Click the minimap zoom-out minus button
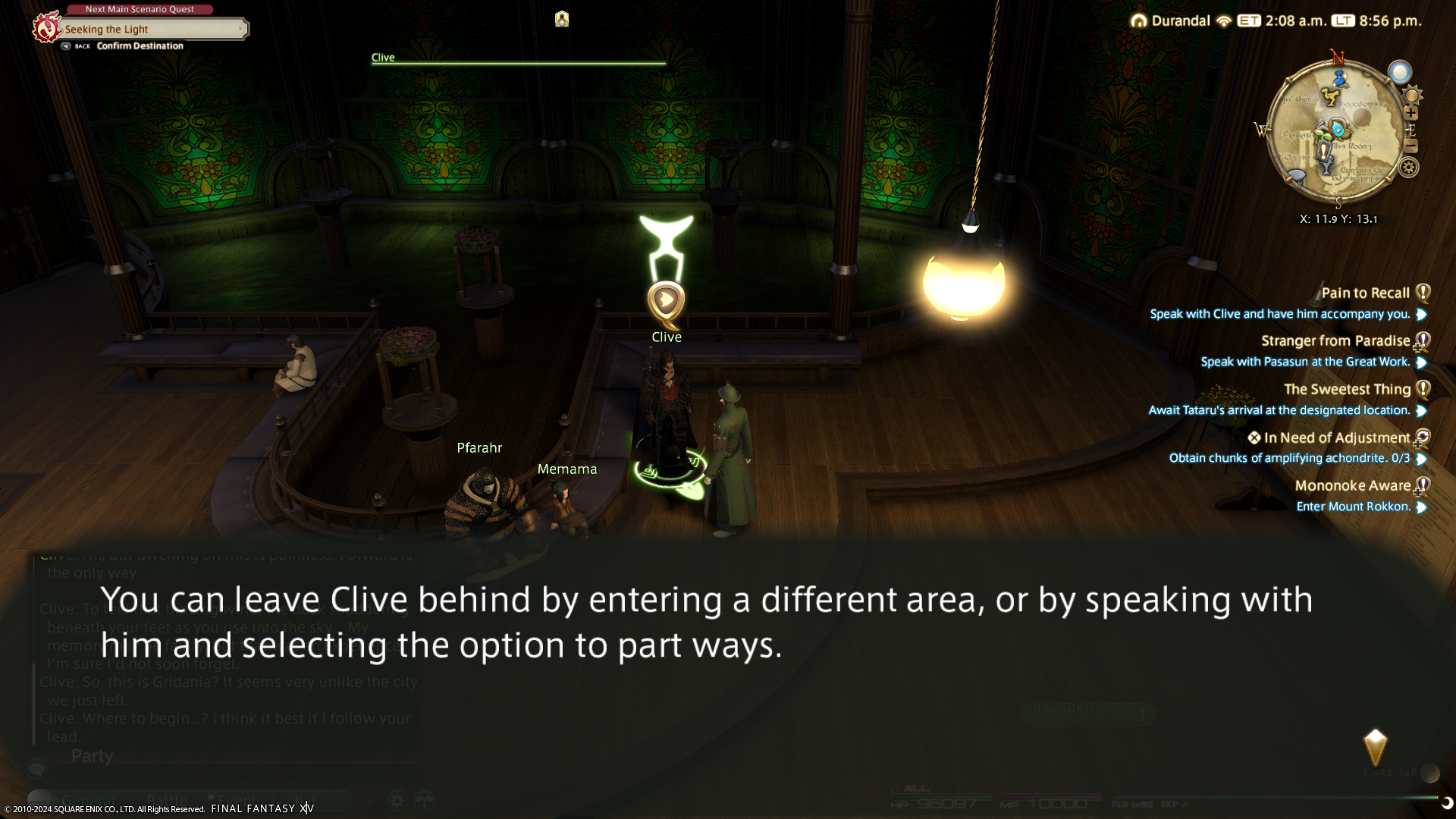Image resolution: width=1456 pixels, height=819 pixels. click(x=1410, y=146)
